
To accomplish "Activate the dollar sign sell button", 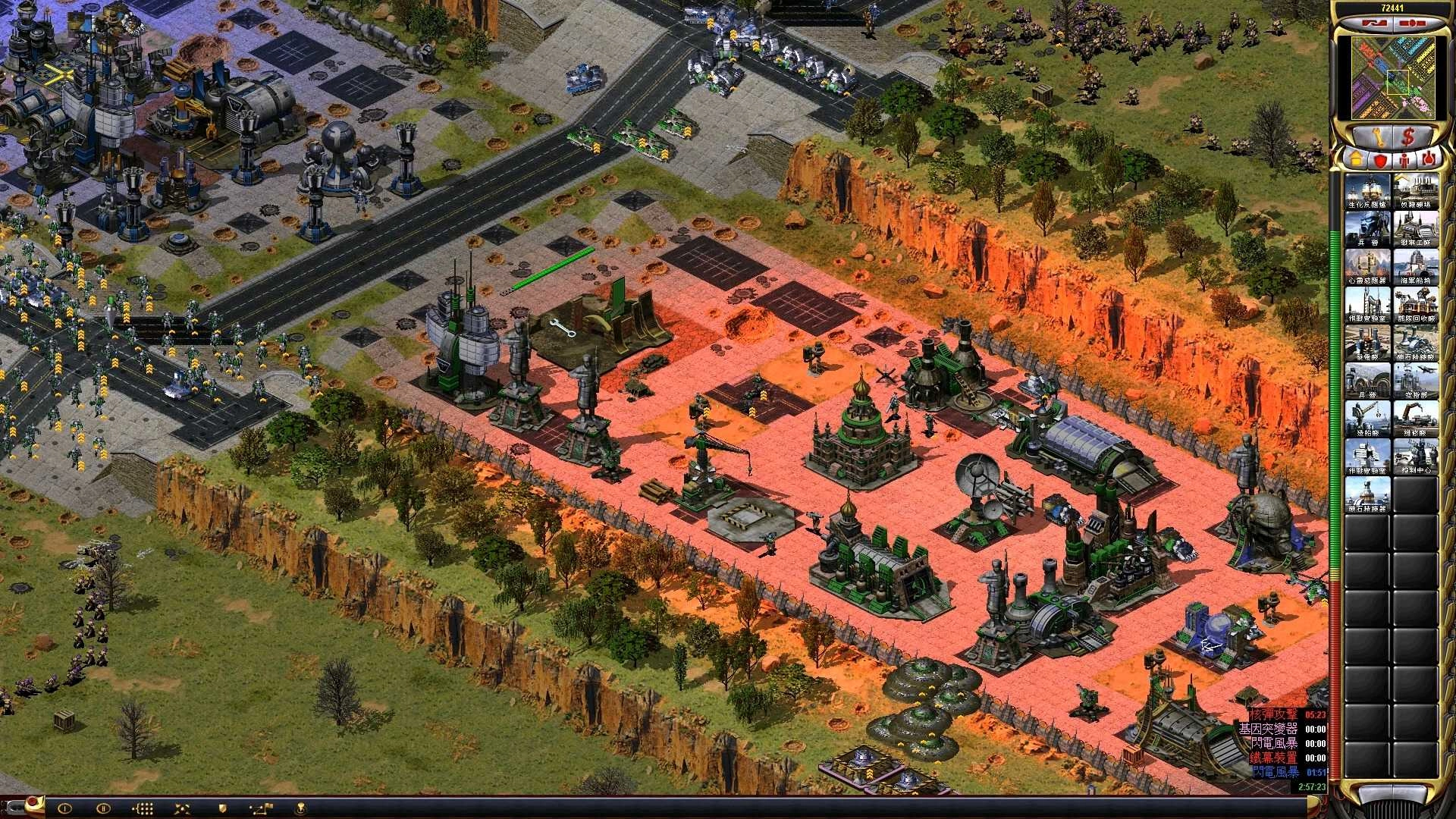I will 1407,137.
